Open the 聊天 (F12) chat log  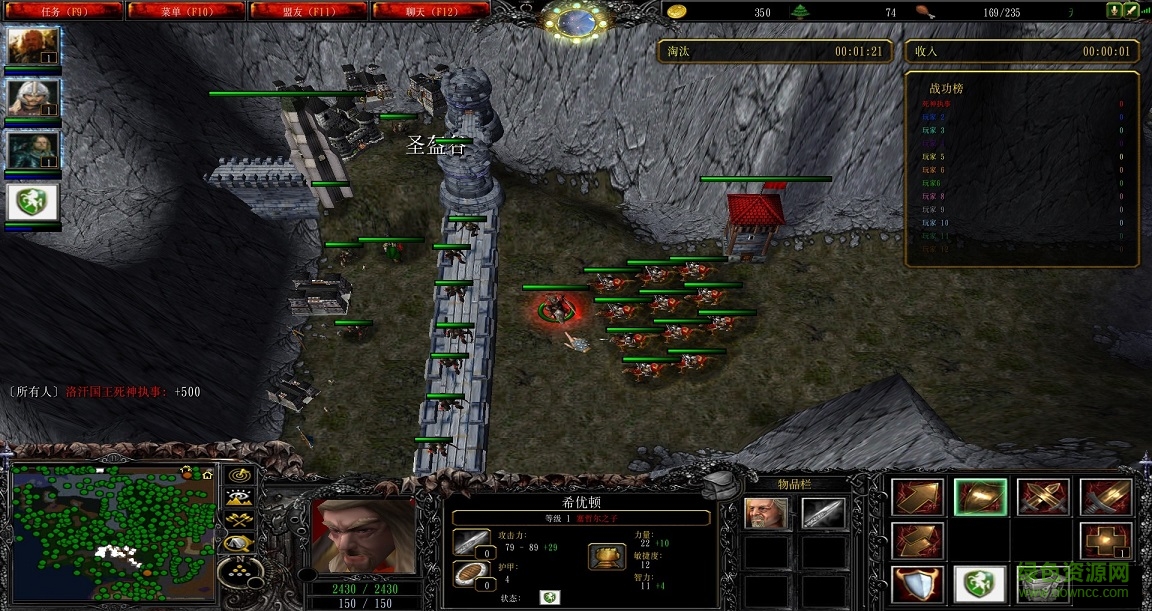coord(430,11)
